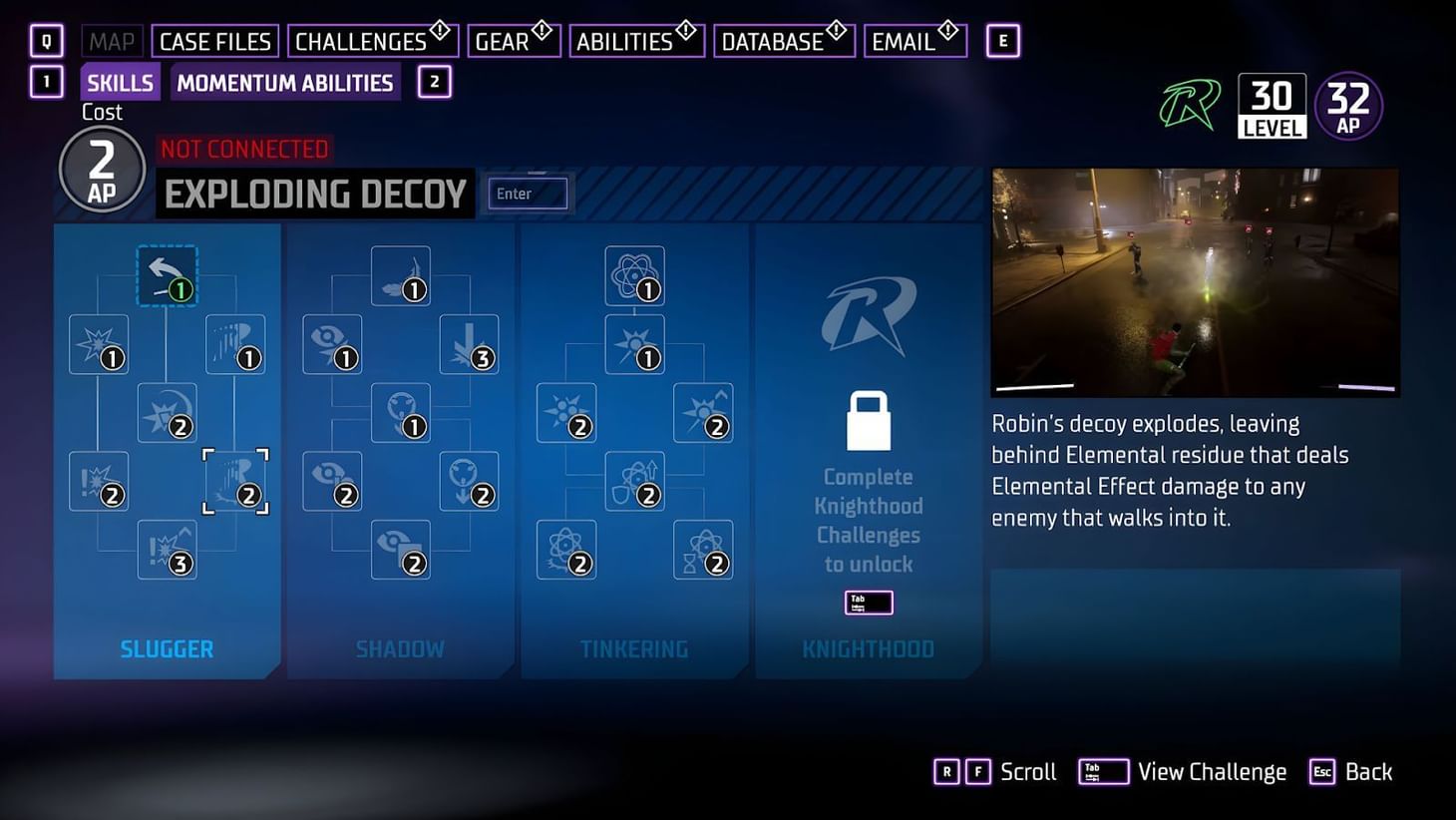Image resolution: width=1456 pixels, height=820 pixels.
Task: Select the highlighted Exploding Decoy skill node
Action: [234, 480]
